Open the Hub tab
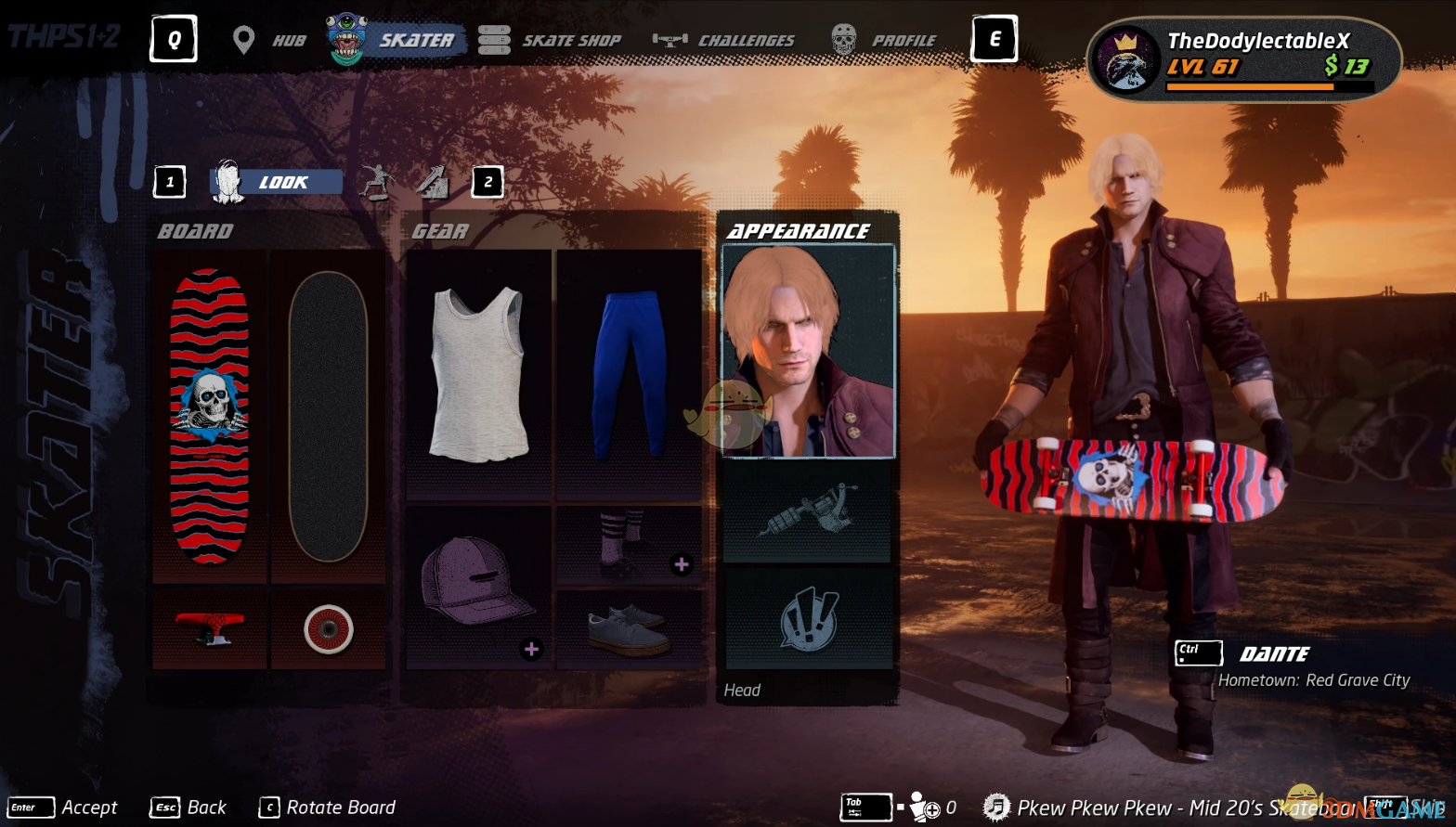The height and width of the screenshot is (827, 1456). pyautogui.click(x=271, y=41)
